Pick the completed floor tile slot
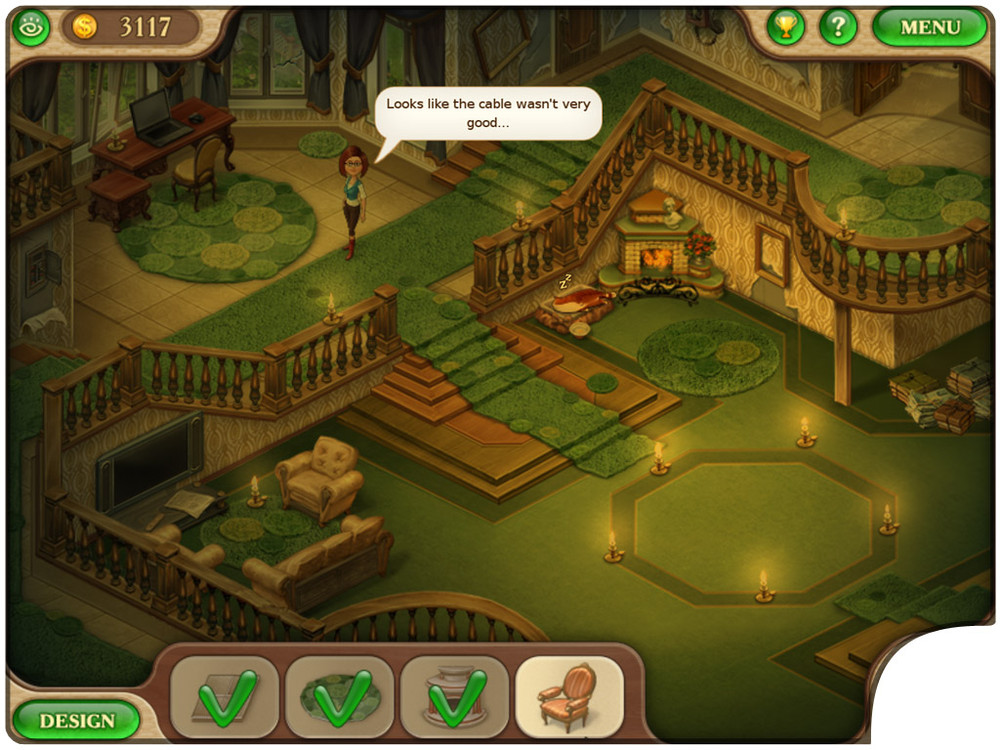The width and height of the screenshot is (1000, 750). [x=224, y=696]
